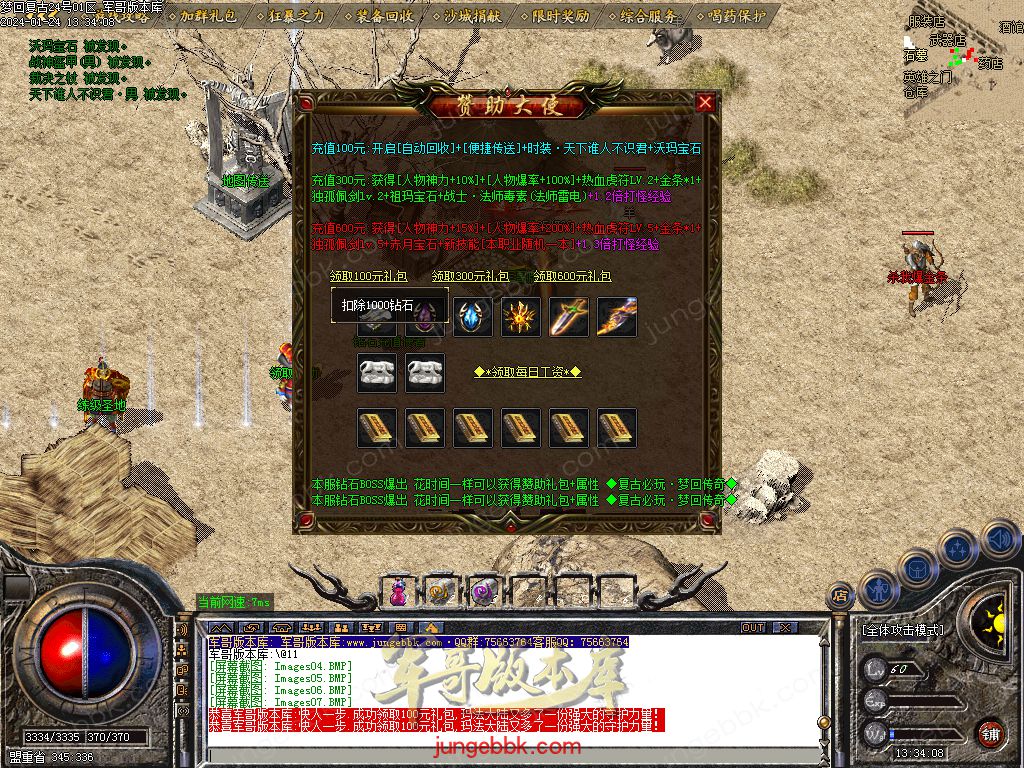The height and width of the screenshot is (768, 1024).
Task: Select the blue crystal gem reward icon
Action: (x=473, y=317)
